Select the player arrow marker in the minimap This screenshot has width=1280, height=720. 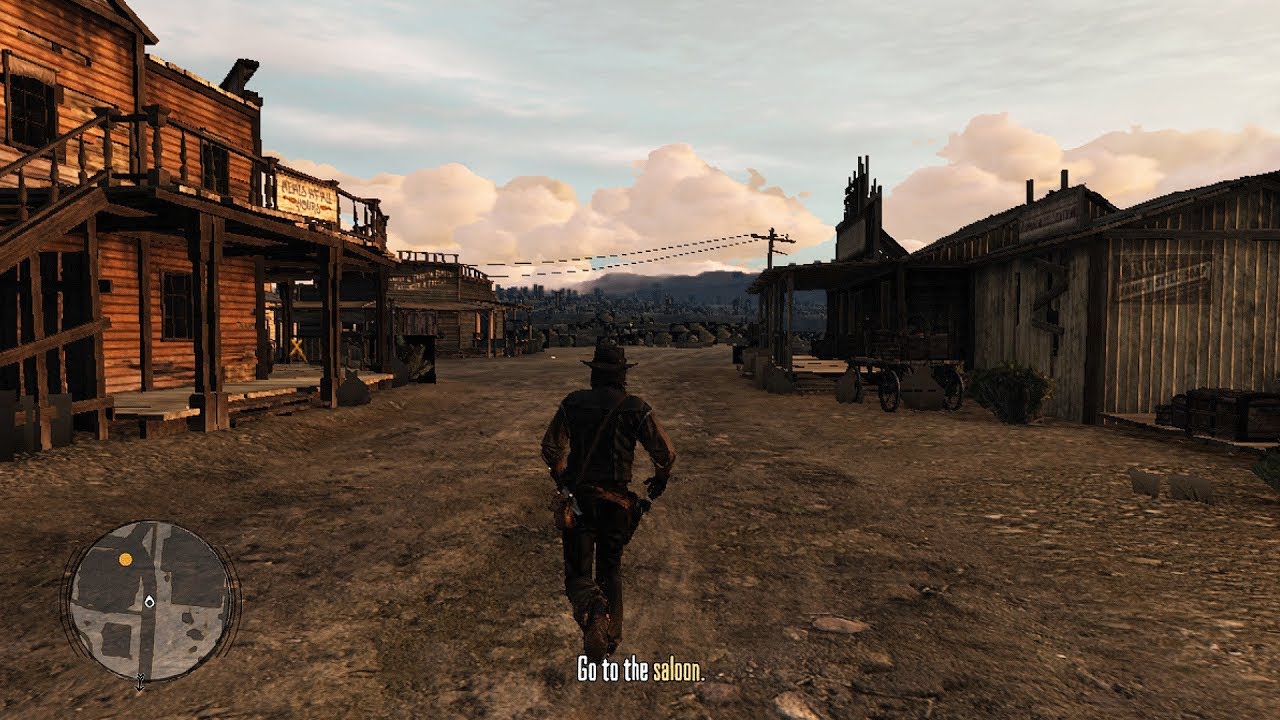click(149, 601)
